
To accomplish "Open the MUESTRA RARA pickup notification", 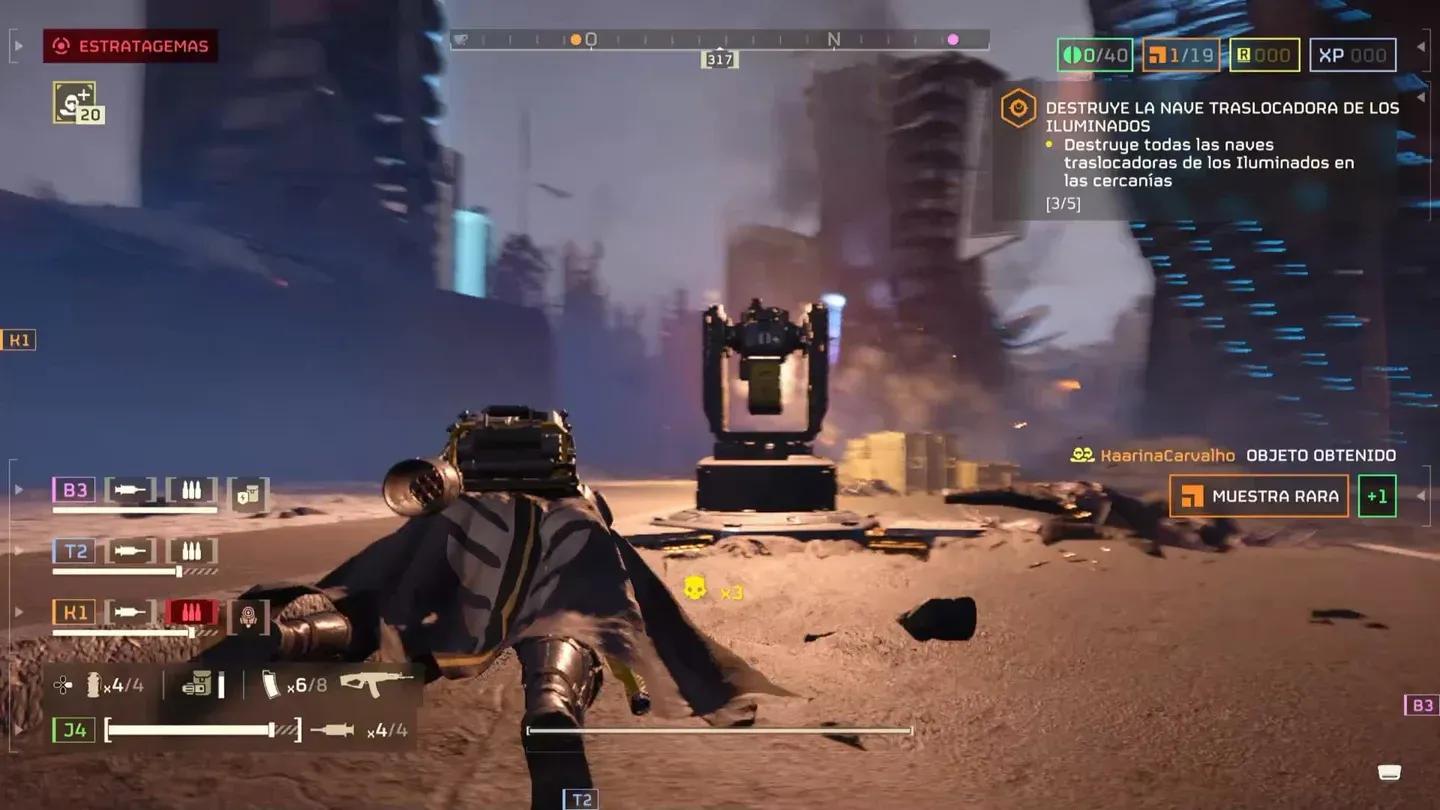I will tap(1258, 495).
